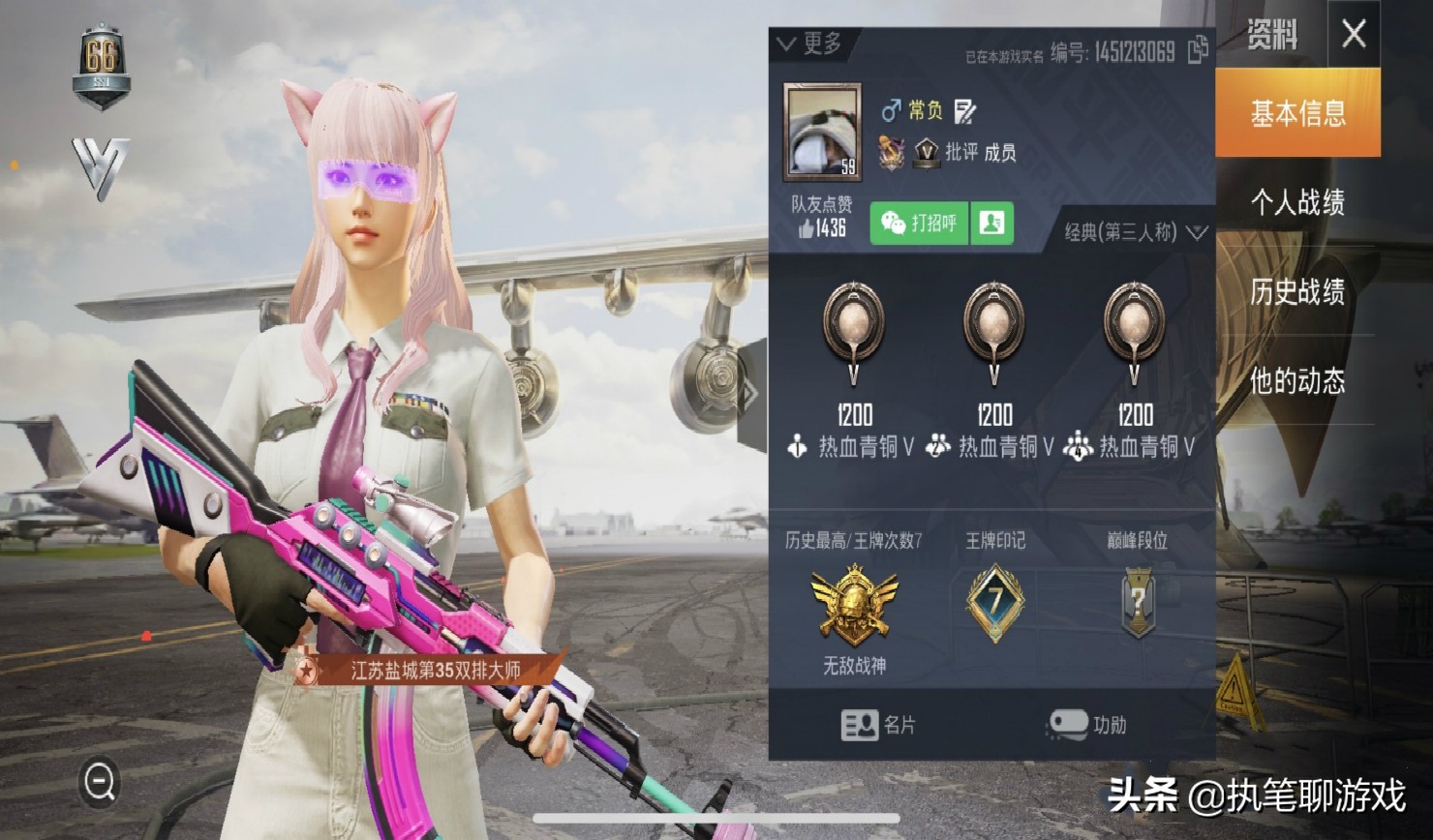Image resolution: width=1433 pixels, height=840 pixels.
Task: Tap the edit nickname note icon
Action: pos(964,111)
